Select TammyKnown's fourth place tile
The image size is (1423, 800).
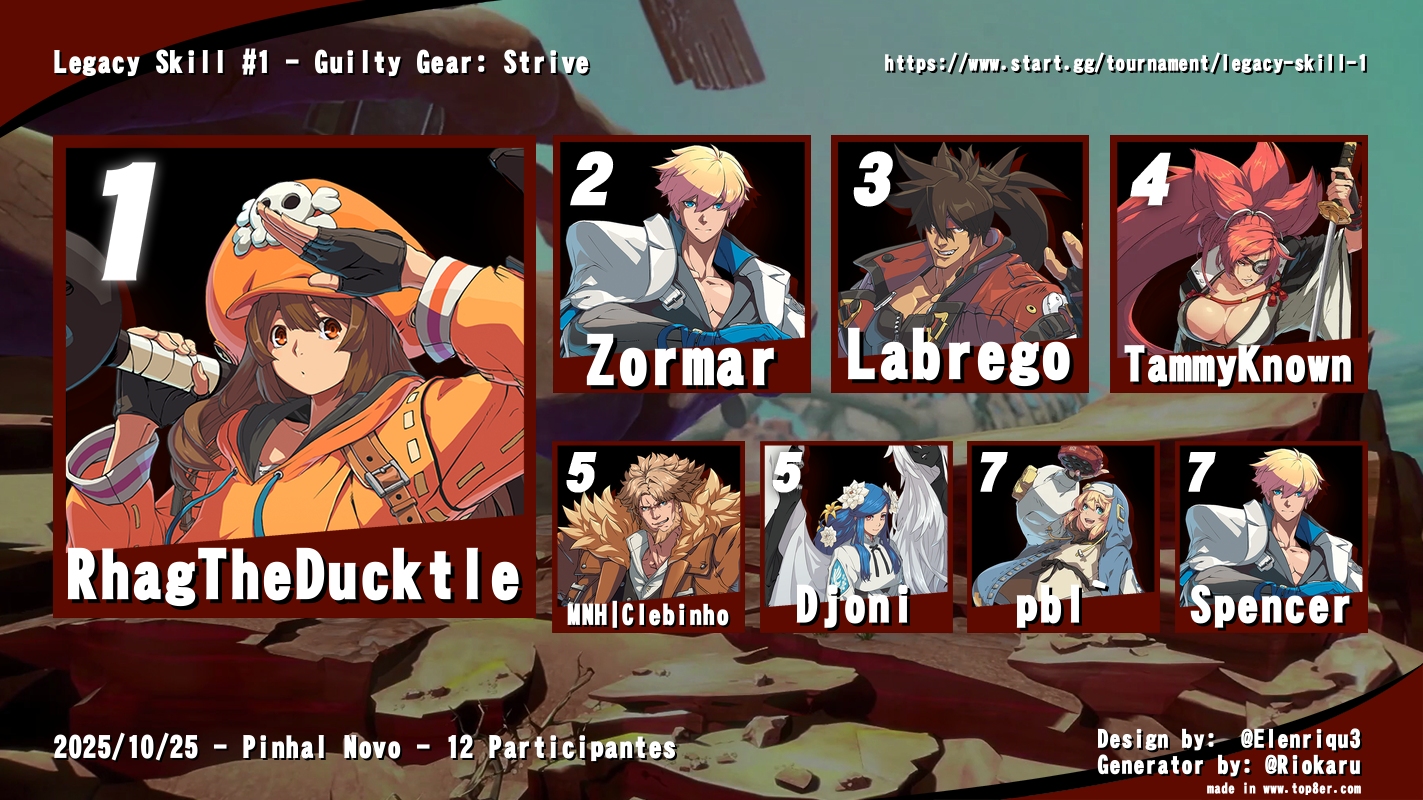coord(1238,264)
